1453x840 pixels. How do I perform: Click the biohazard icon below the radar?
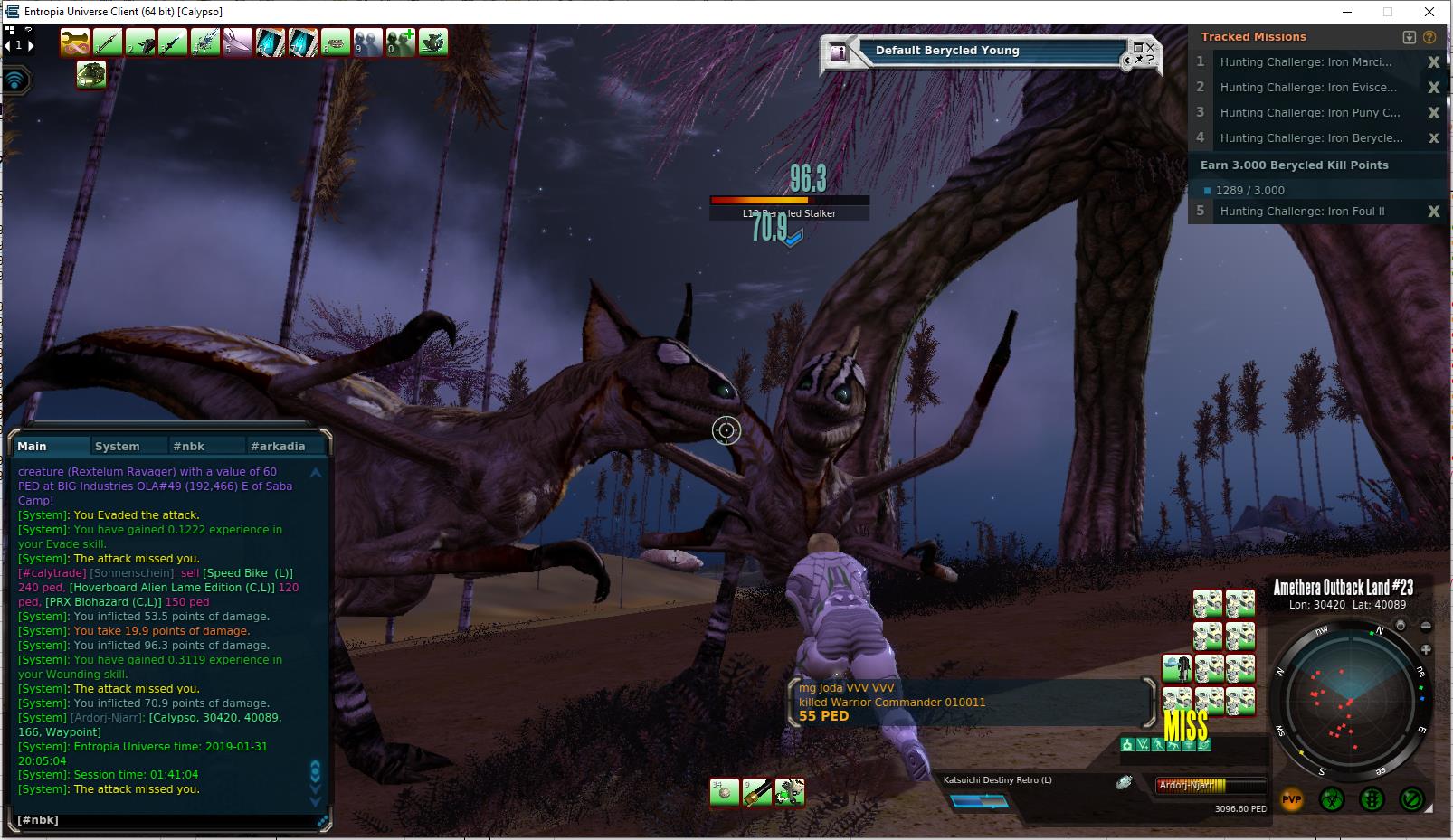[1332, 799]
